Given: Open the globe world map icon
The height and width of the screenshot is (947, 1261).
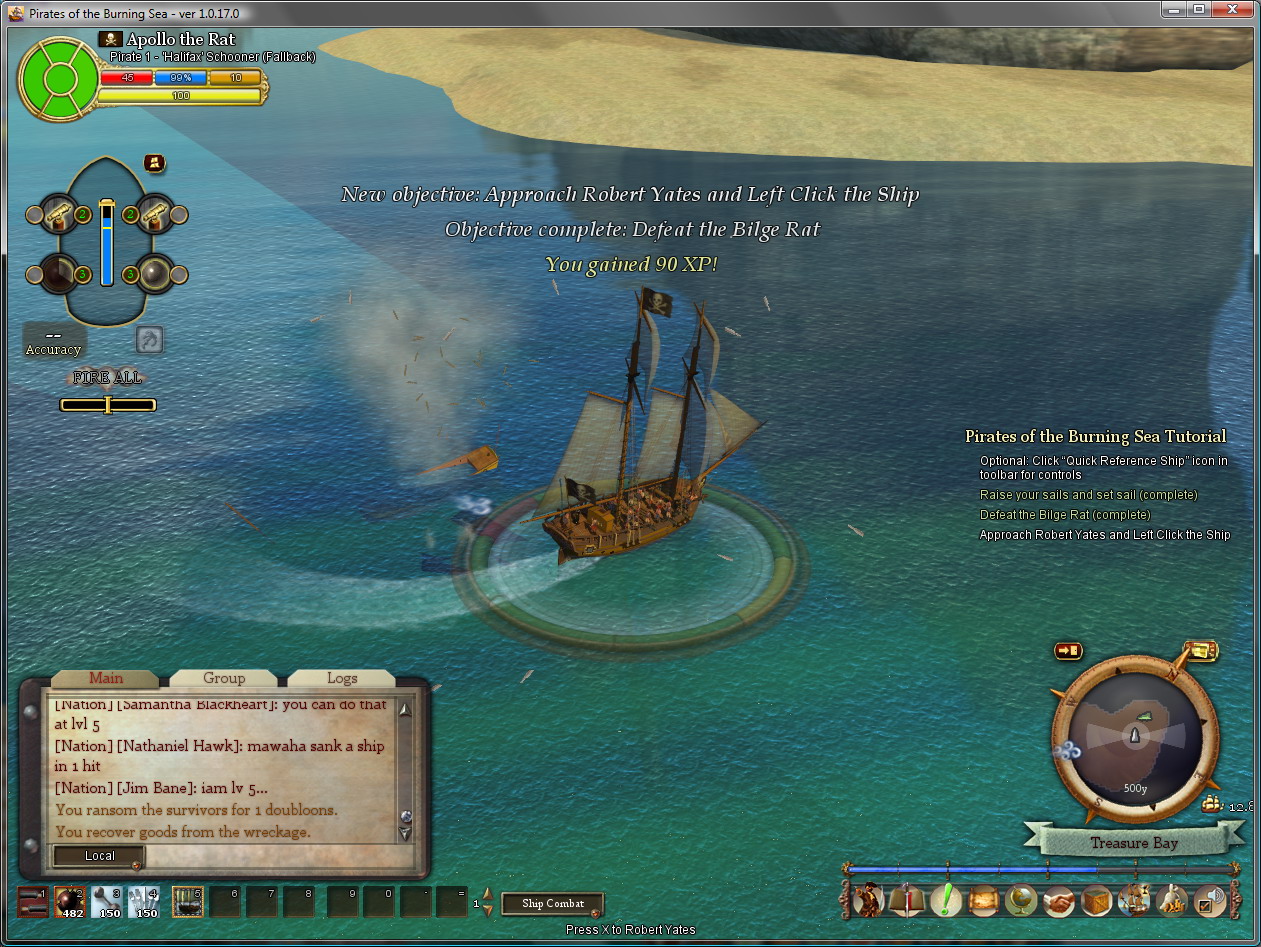Looking at the screenshot, I should pos(1021,900).
